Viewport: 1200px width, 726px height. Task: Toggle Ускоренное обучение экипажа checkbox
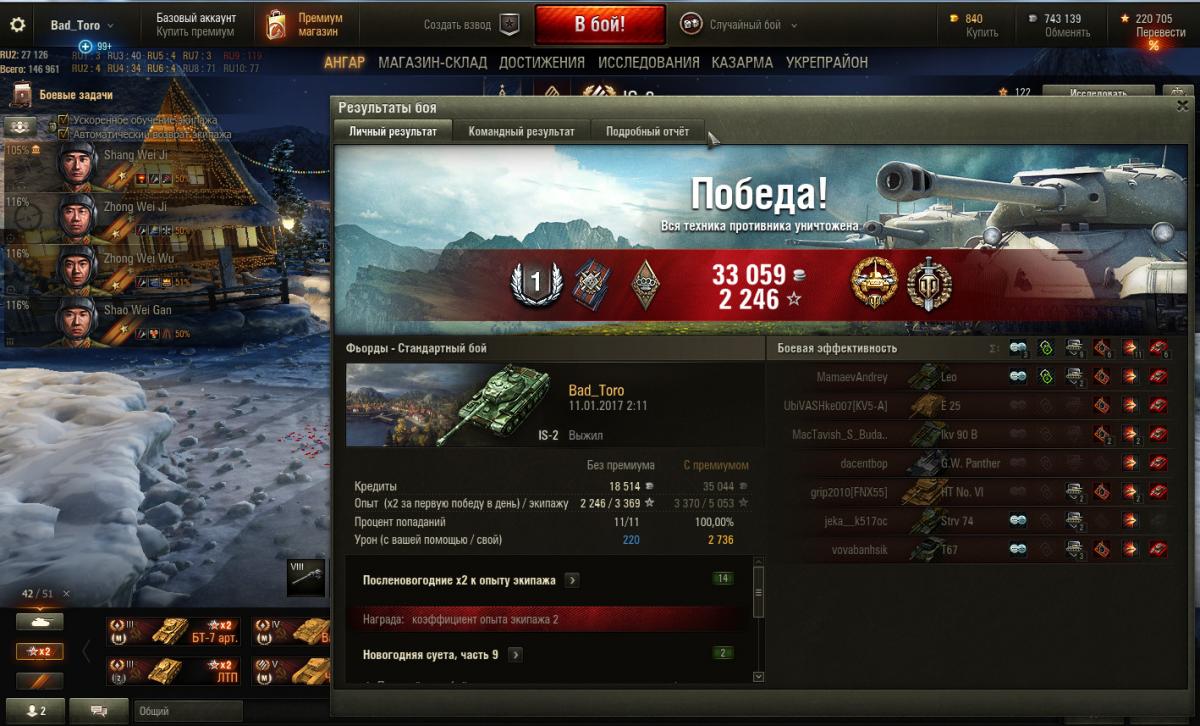point(63,120)
